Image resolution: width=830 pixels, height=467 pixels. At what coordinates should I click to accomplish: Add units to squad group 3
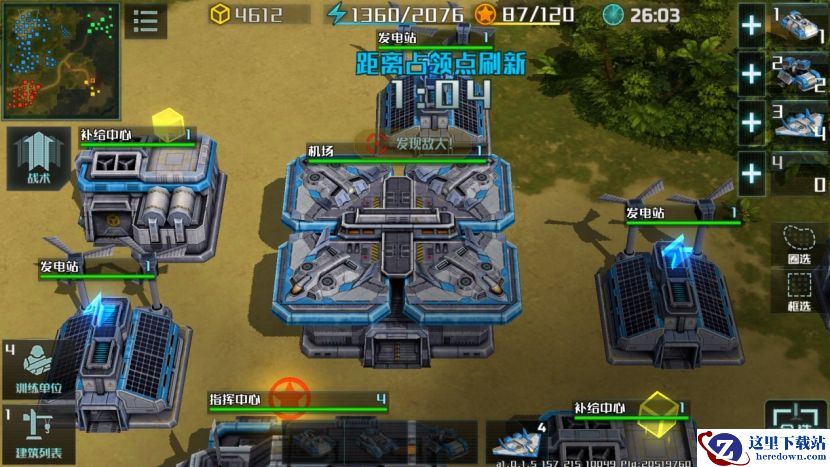(751, 123)
